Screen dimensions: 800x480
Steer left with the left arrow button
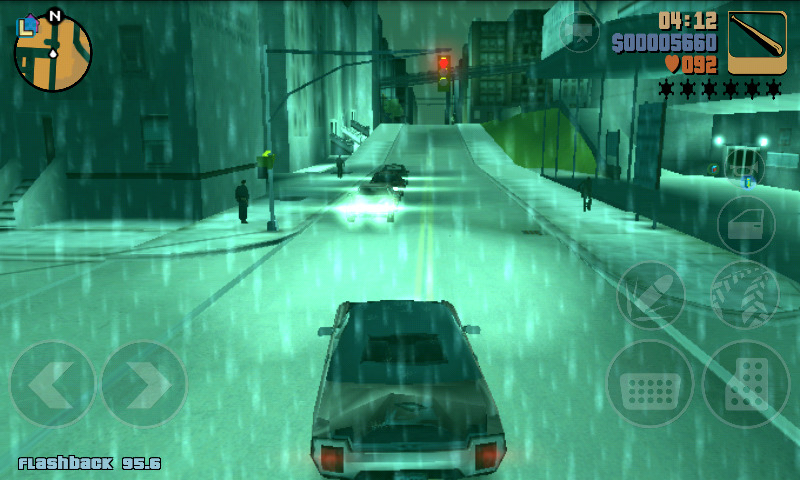tap(52, 385)
